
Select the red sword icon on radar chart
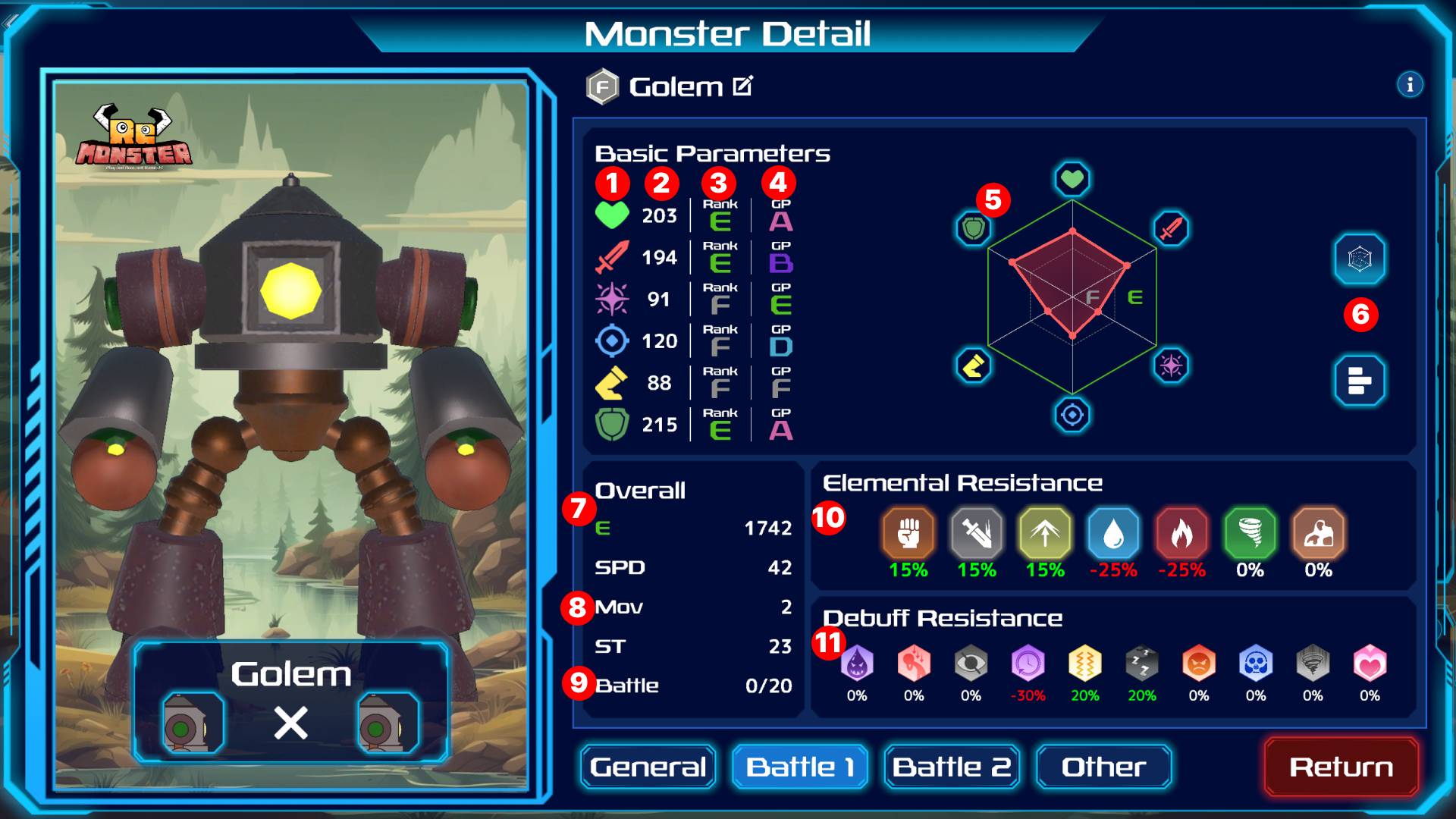tap(1171, 228)
